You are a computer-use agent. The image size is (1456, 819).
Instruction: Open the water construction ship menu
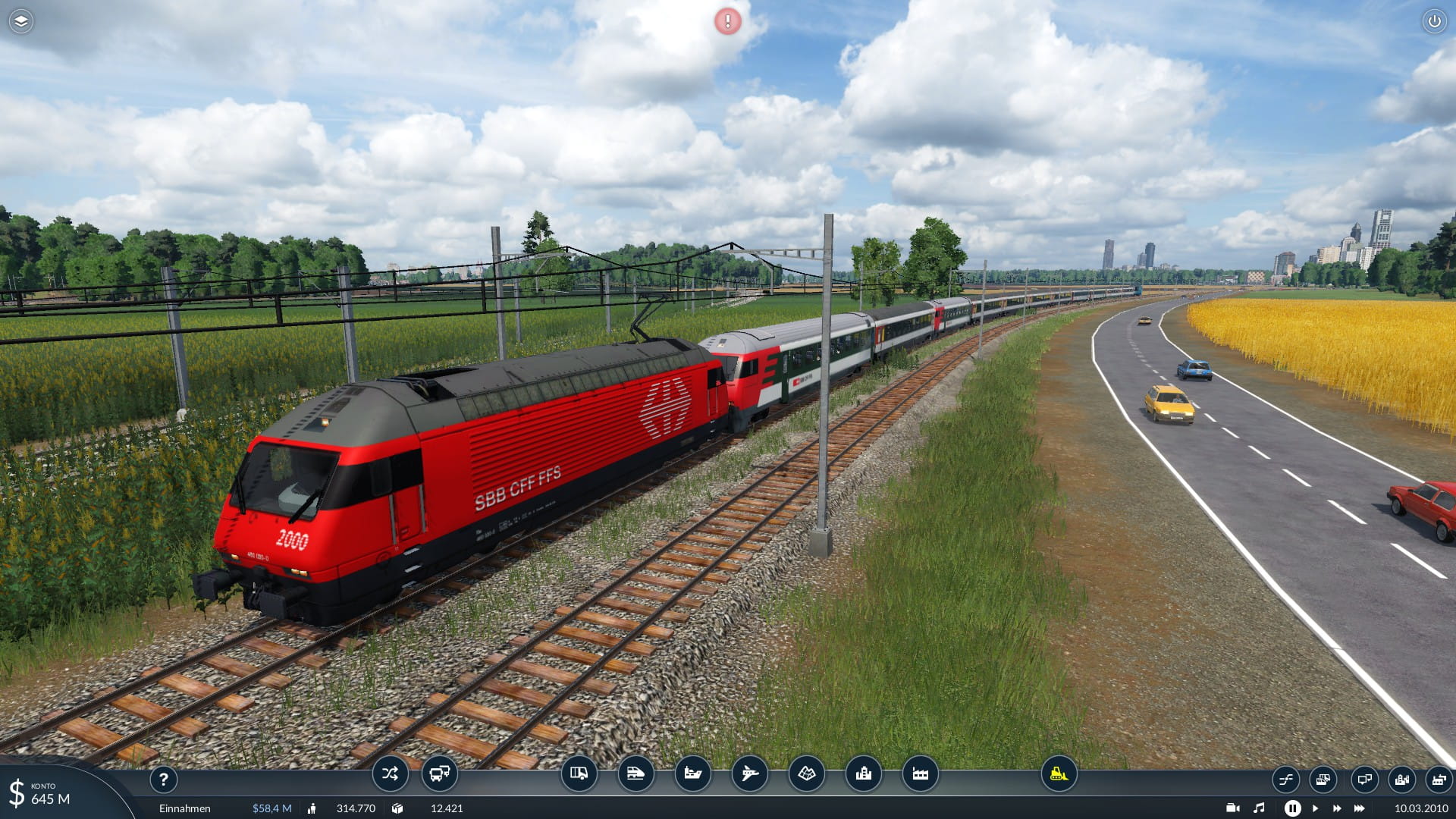point(692,773)
